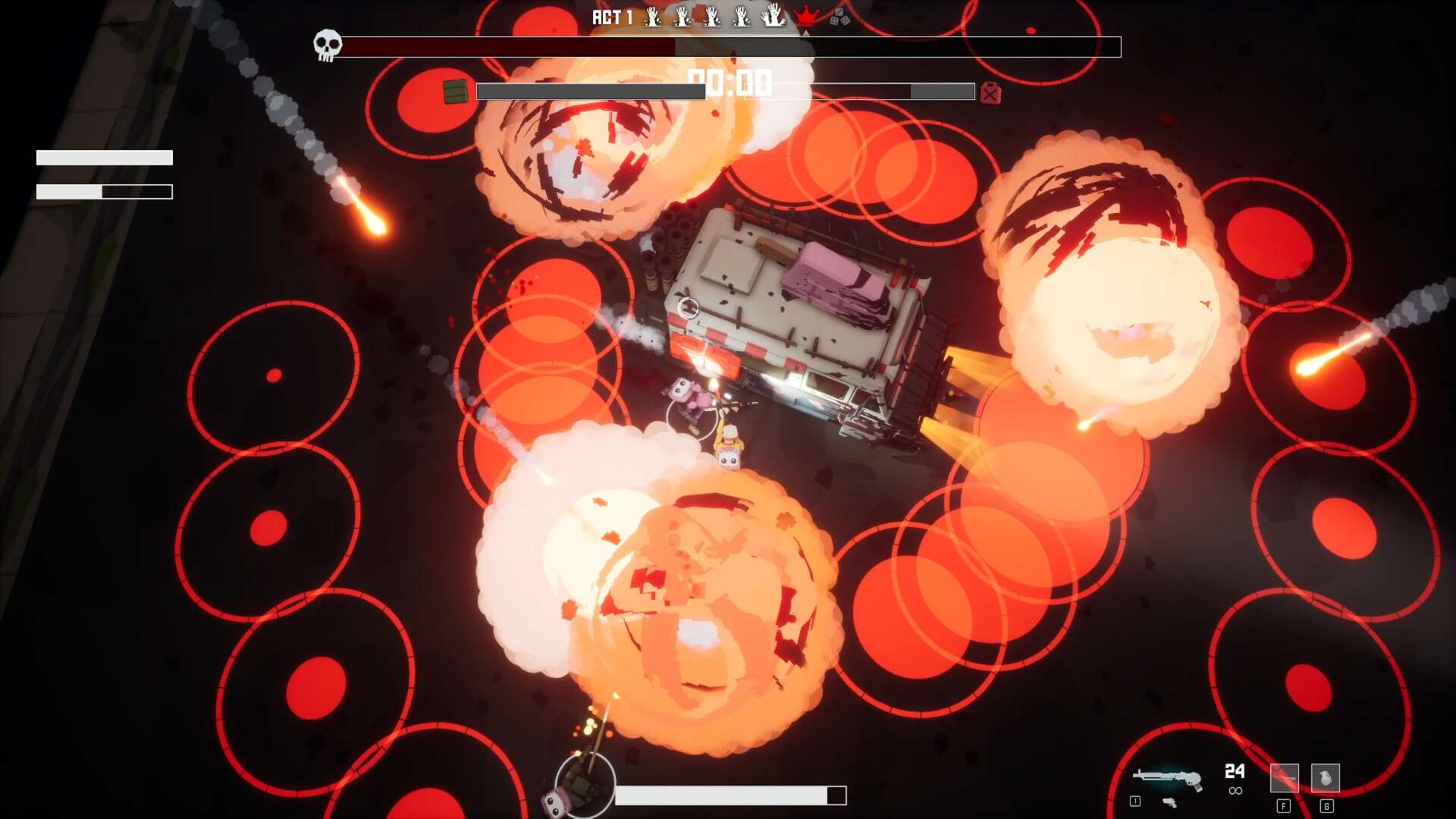
Task: Click the red crown boss stage marker
Action: (805, 16)
